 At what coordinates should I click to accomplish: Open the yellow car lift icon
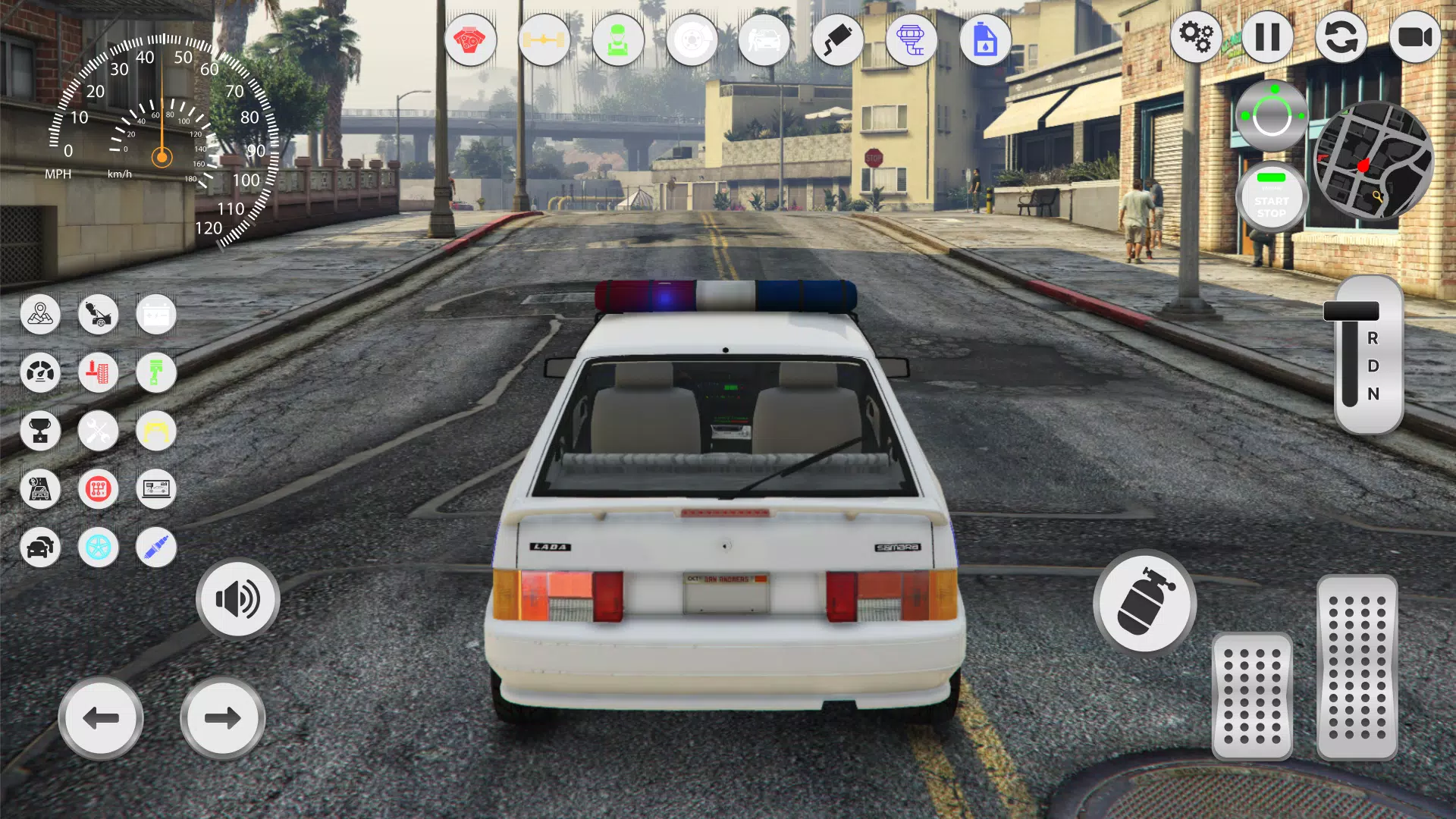156,431
